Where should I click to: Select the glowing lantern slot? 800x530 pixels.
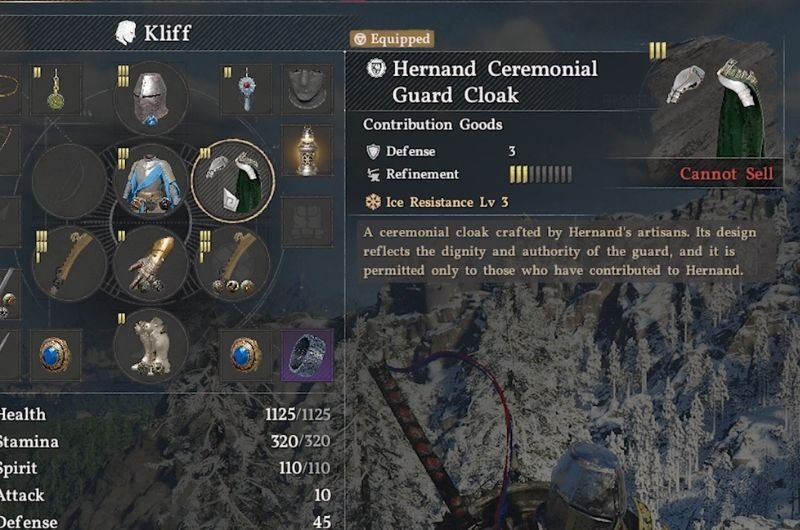[x=307, y=150]
